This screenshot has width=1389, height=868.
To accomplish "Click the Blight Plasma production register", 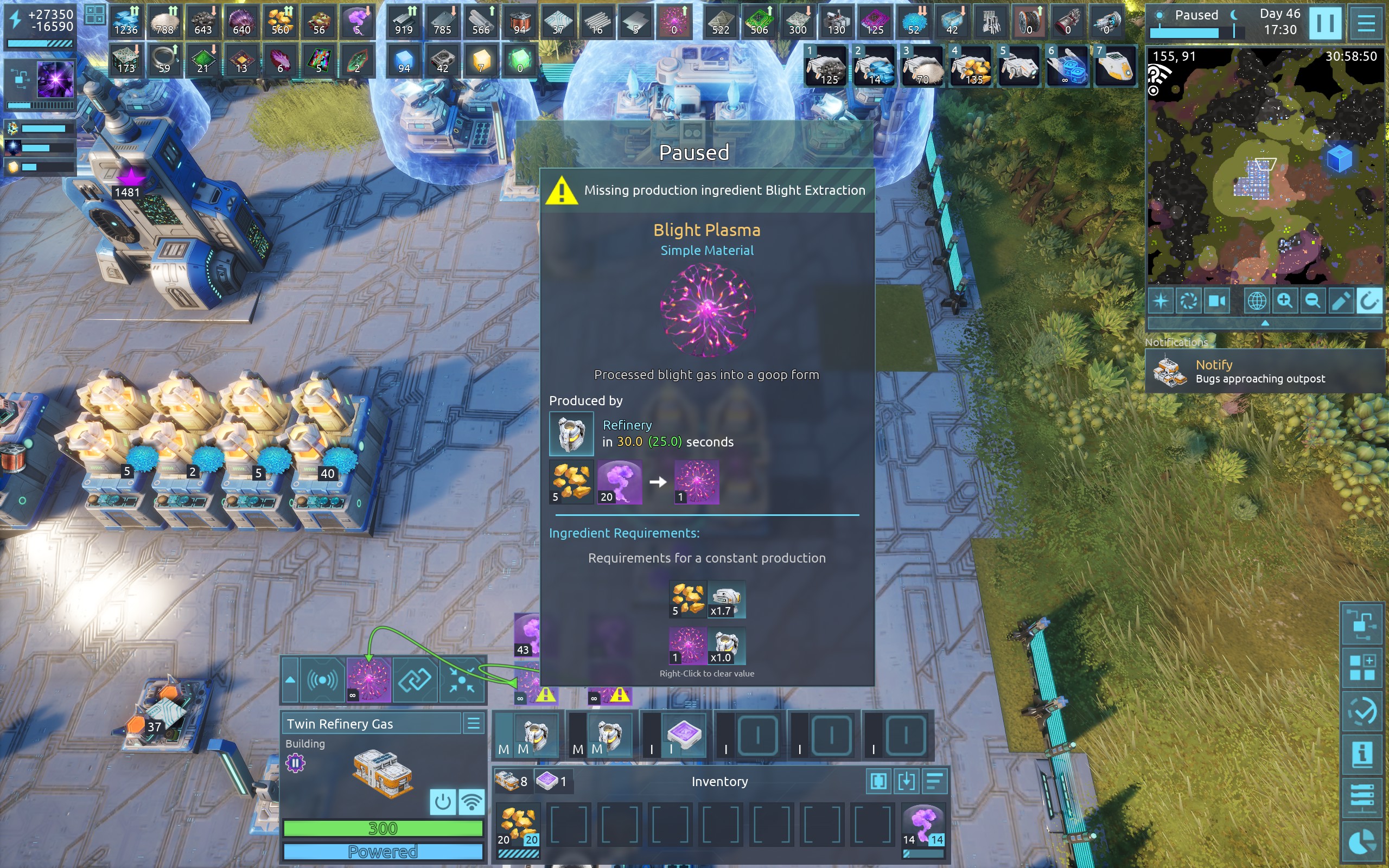I will [368, 680].
